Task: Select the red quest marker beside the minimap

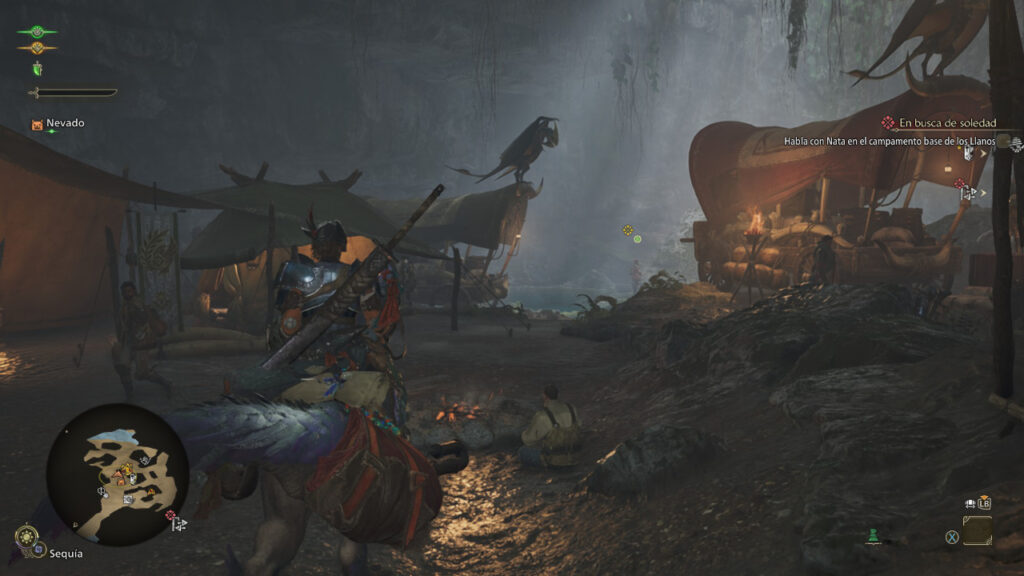Action: pos(171,516)
